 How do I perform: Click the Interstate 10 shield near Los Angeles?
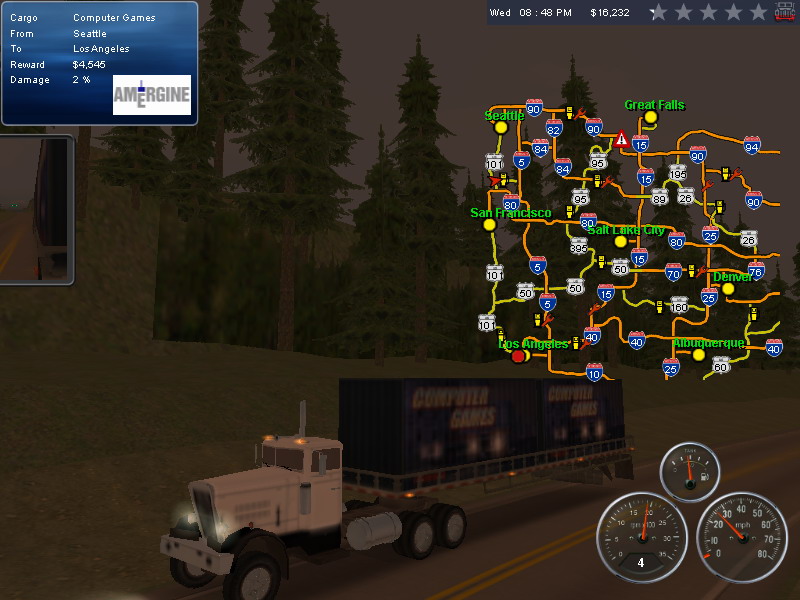(x=595, y=372)
